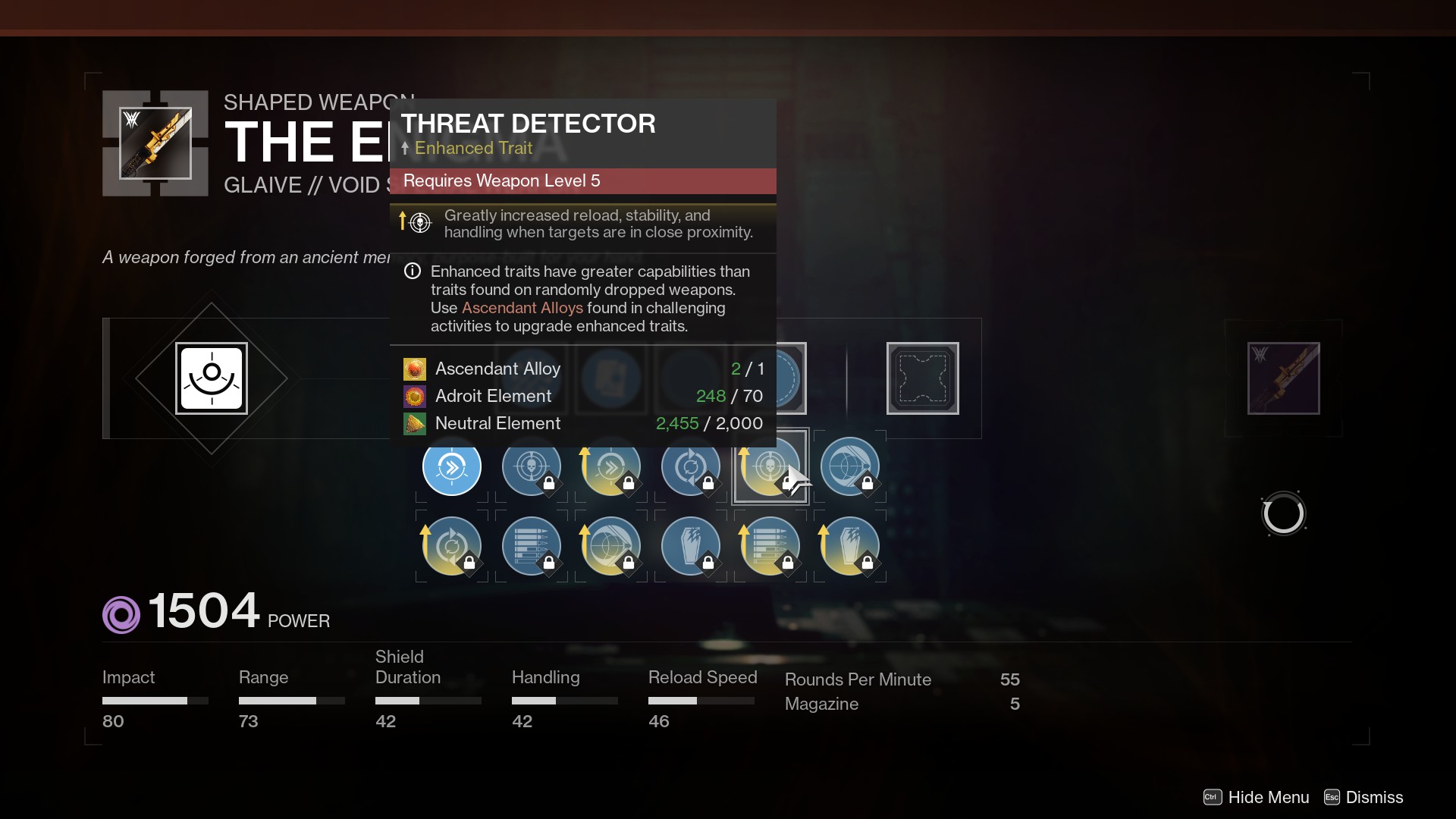Select the Ascendant Alloys highlighted link text
The image size is (1456, 819).
(523, 309)
